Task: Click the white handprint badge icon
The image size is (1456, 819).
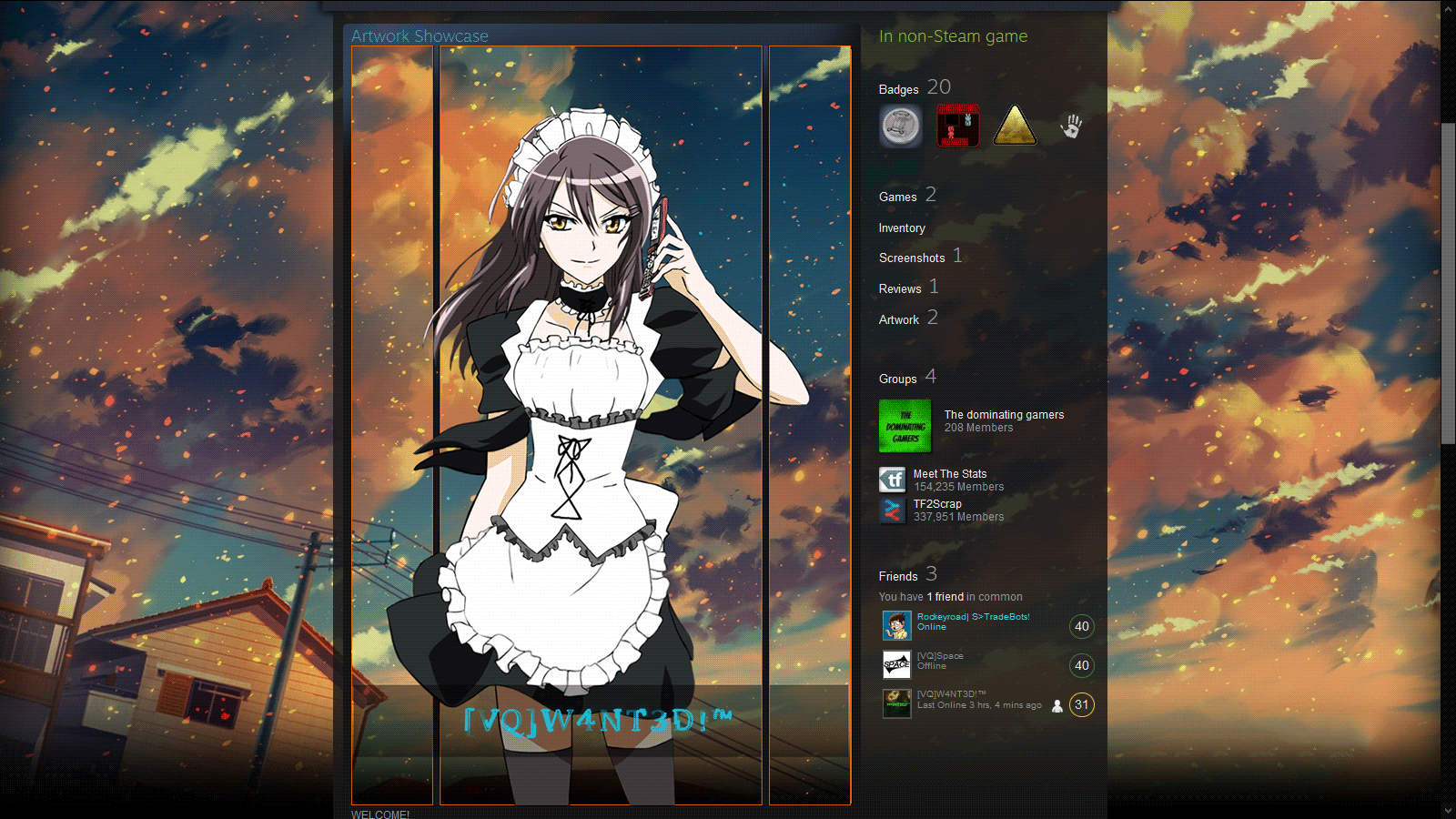Action: pos(1072,126)
